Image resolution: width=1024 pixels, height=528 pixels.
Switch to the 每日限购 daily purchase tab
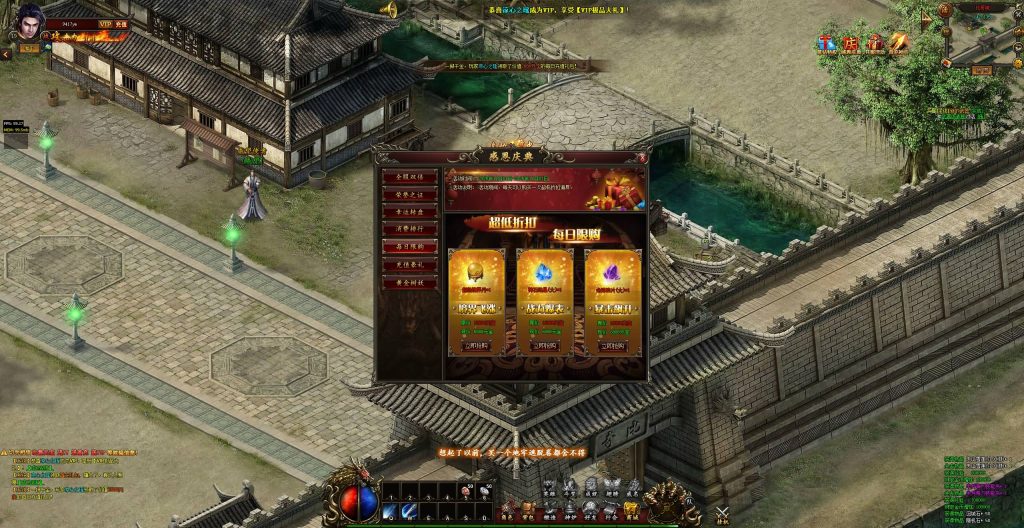(410, 247)
